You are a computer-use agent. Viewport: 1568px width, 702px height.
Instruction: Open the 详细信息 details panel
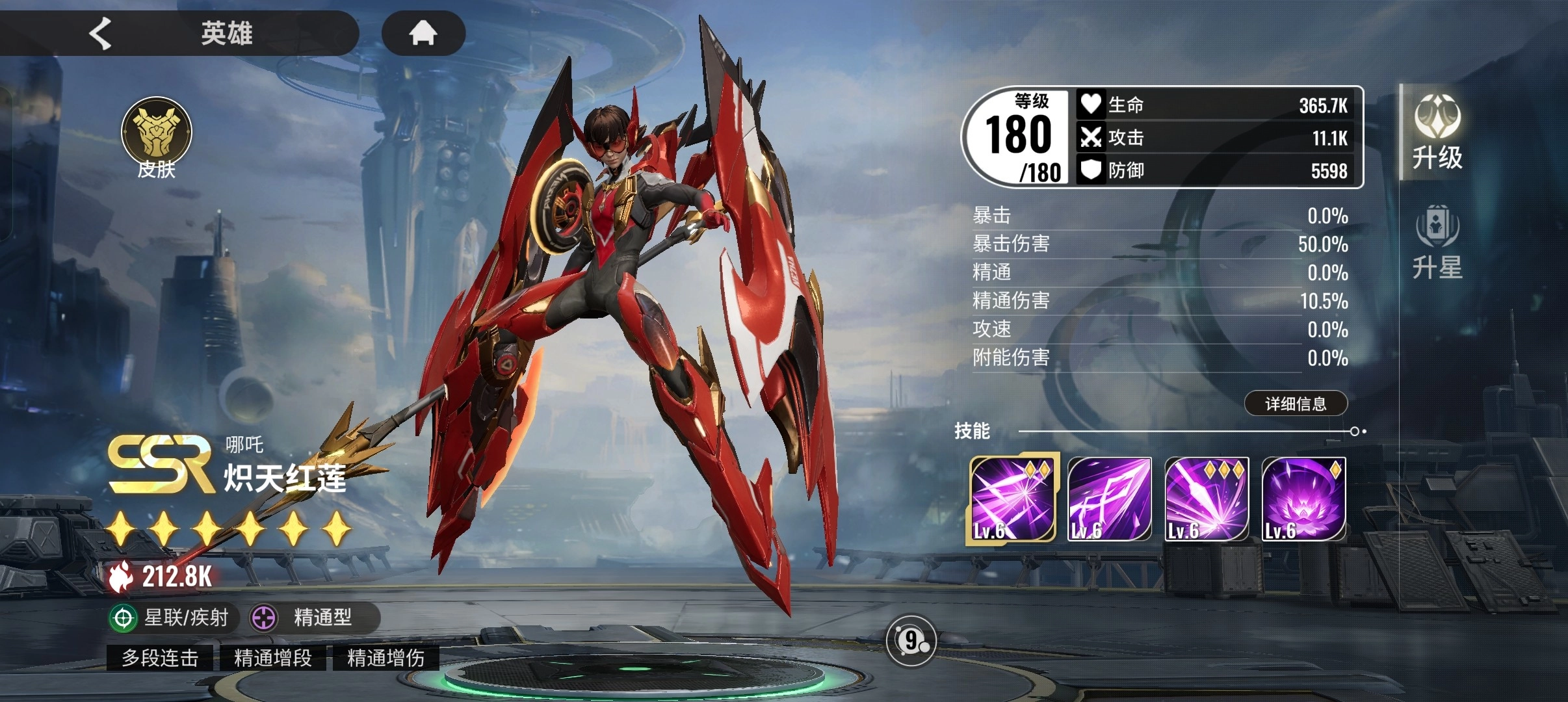(x=1295, y=404)
